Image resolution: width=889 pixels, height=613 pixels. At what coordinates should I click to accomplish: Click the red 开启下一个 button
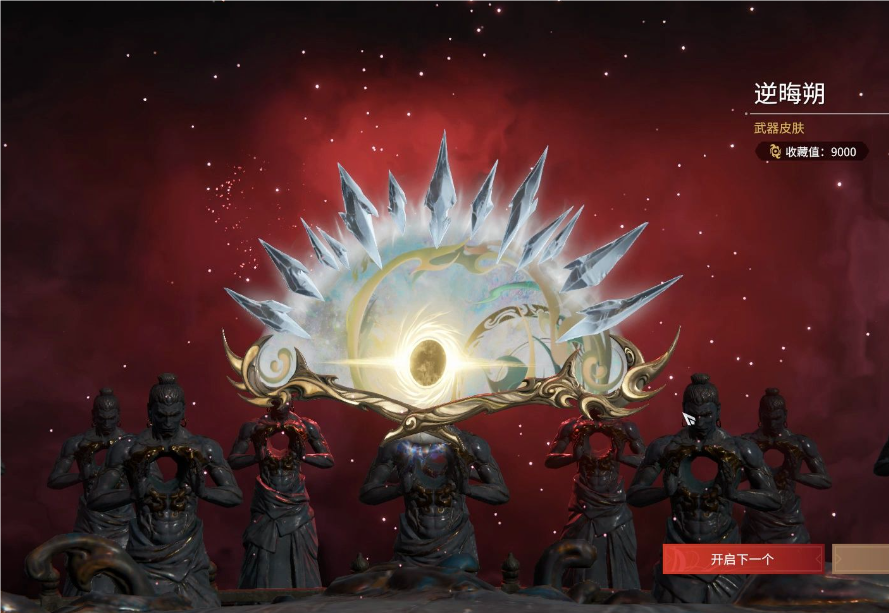[x=742, y=559]
